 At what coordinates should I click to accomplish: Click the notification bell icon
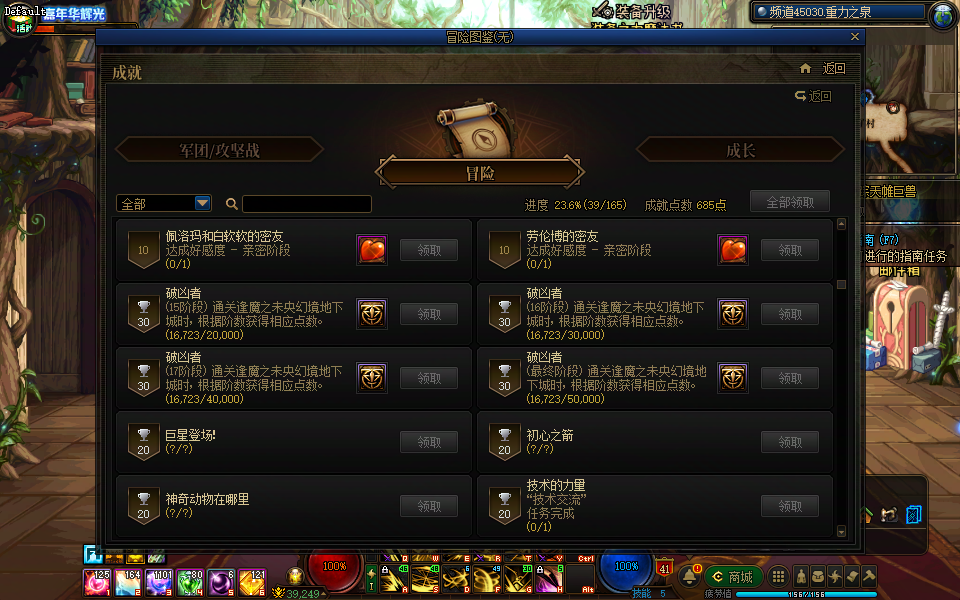[x=690, y=577]
